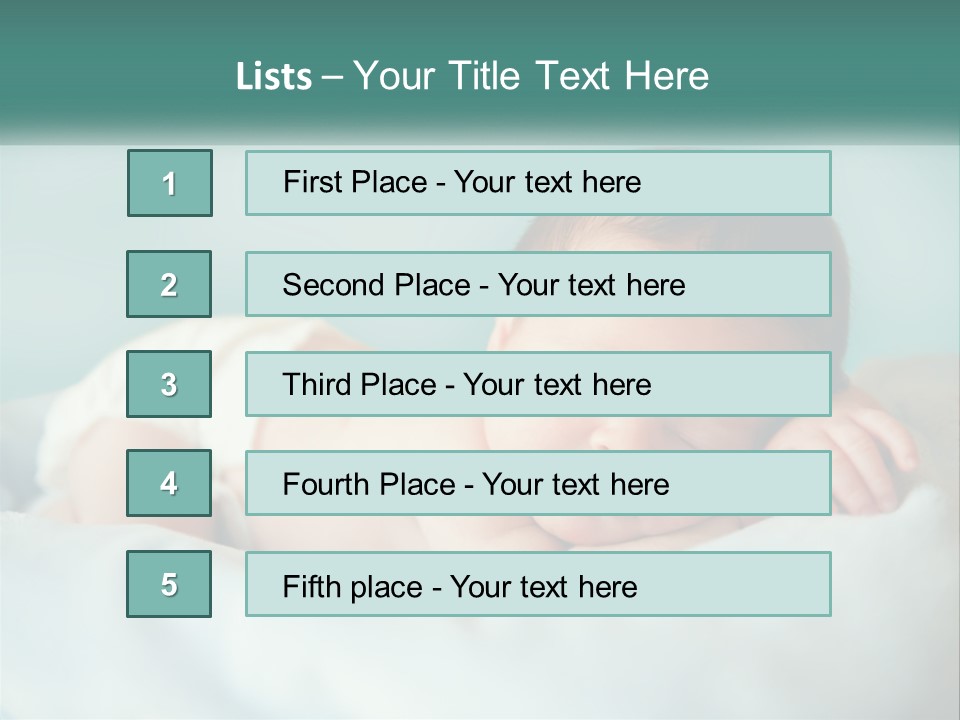Click the Fifth place text row
960x720 pixels.
[538, 584]
